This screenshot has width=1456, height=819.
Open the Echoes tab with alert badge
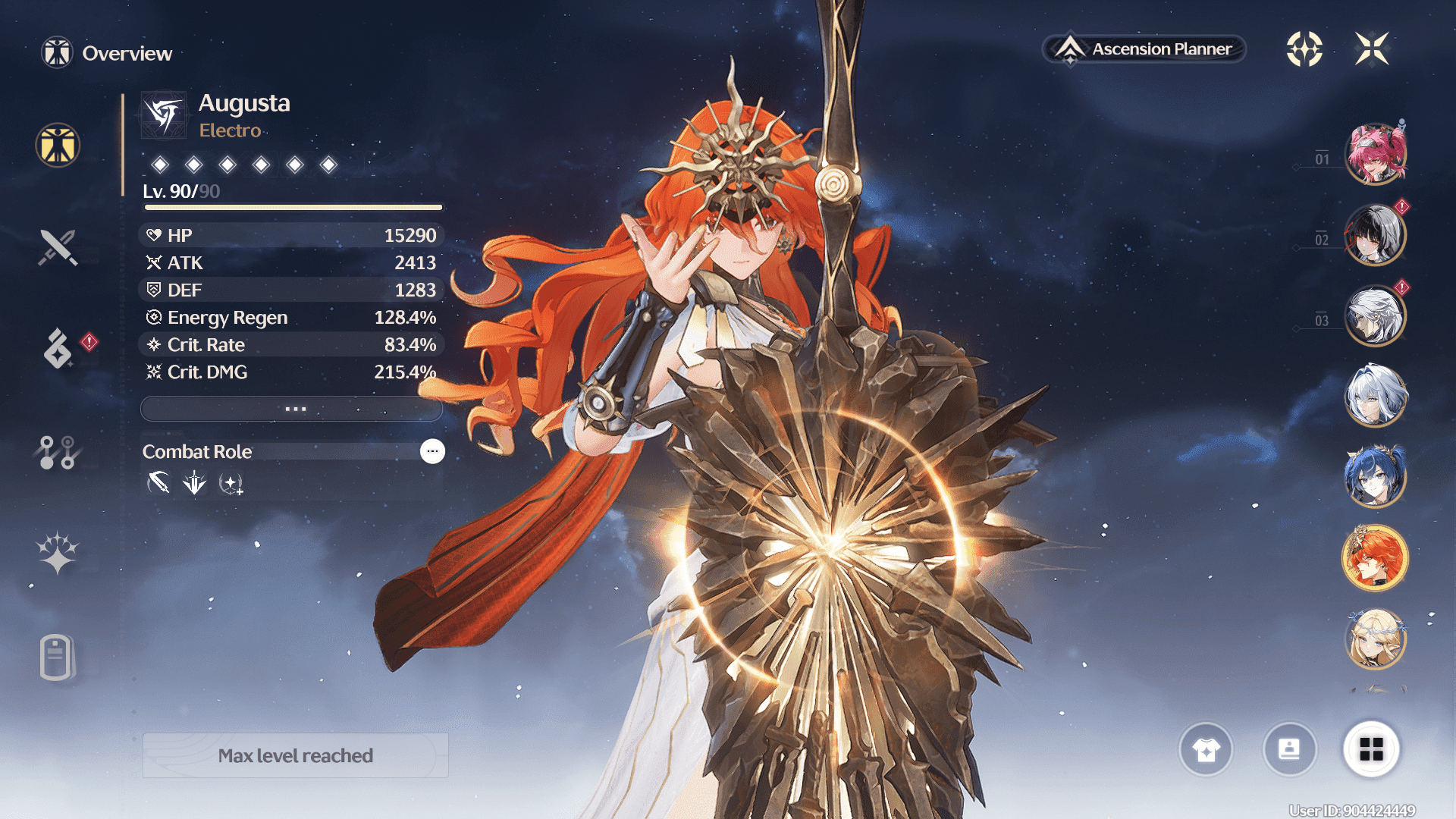point(58,349)
